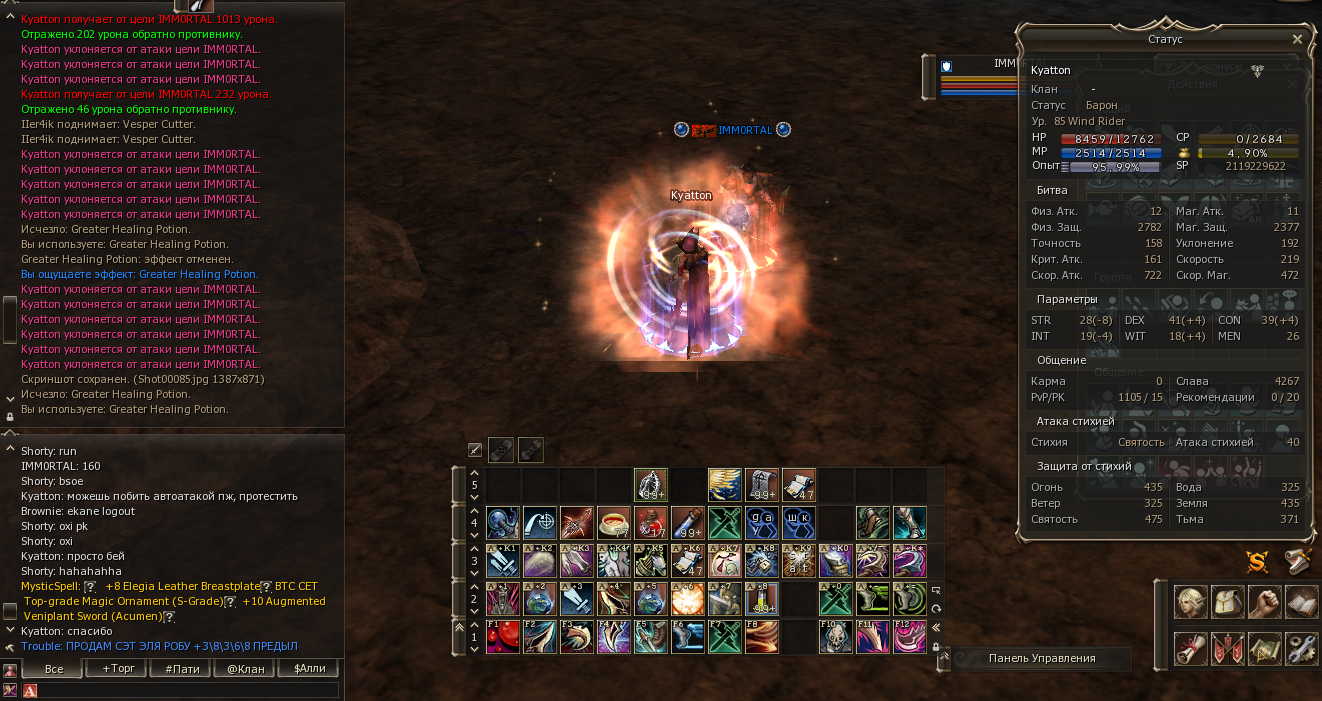Use the soup bowl item slot
The width and height of the screenshot is (1322, 701).
(x=613, y=523)
